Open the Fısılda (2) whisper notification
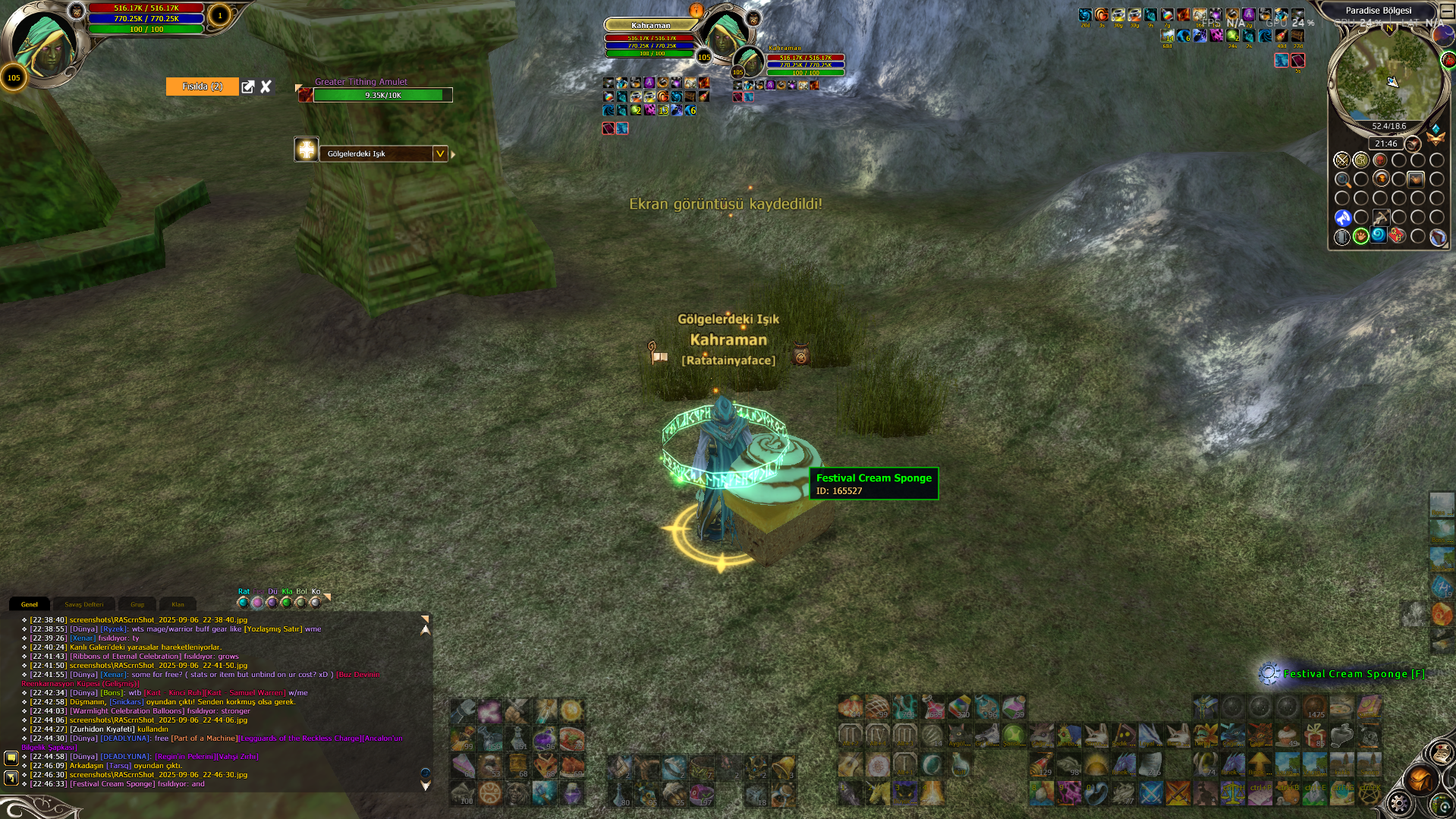 202,87
